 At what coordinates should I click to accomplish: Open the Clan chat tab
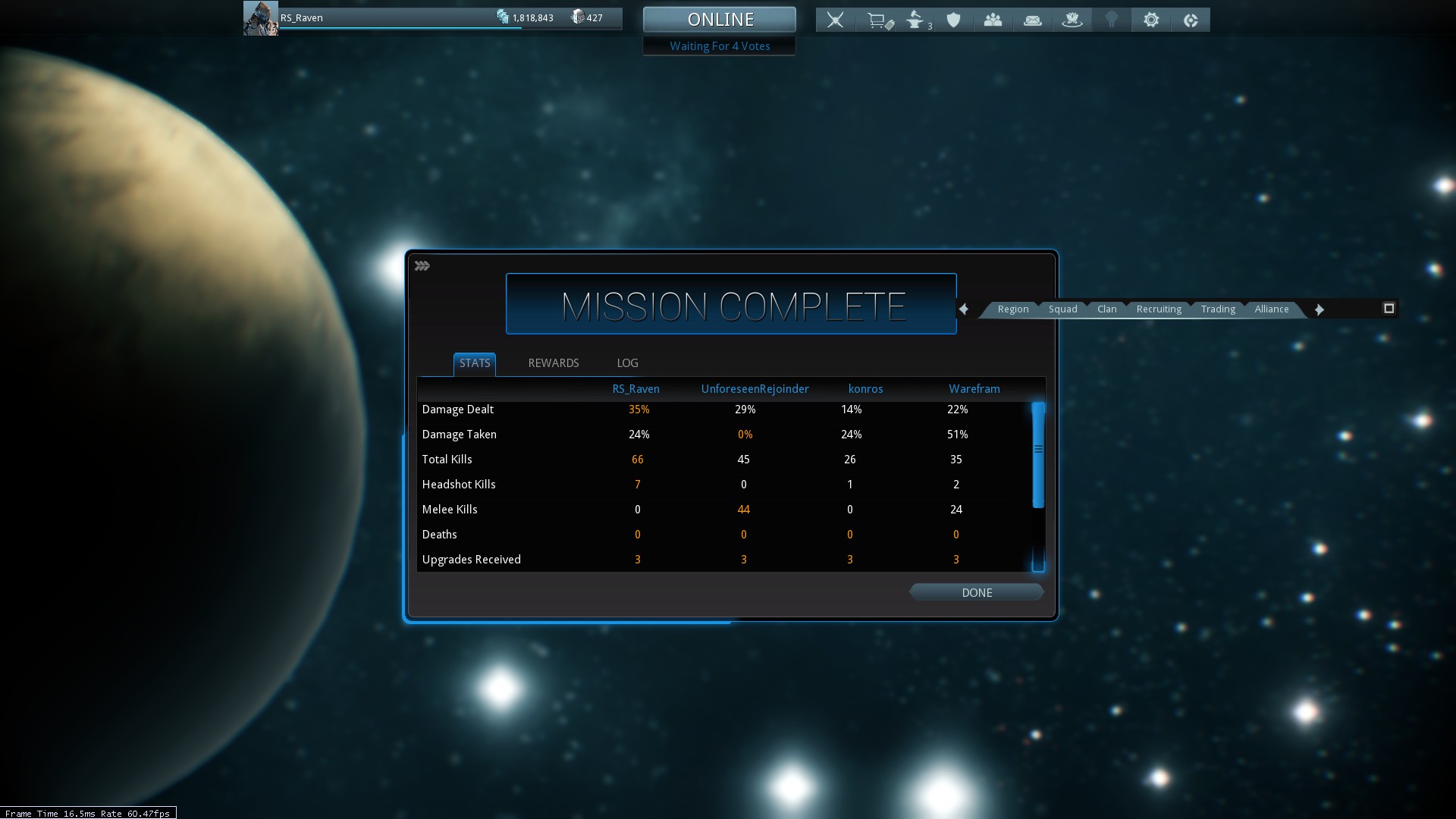pyautogui.click(x=1106, y=309)
